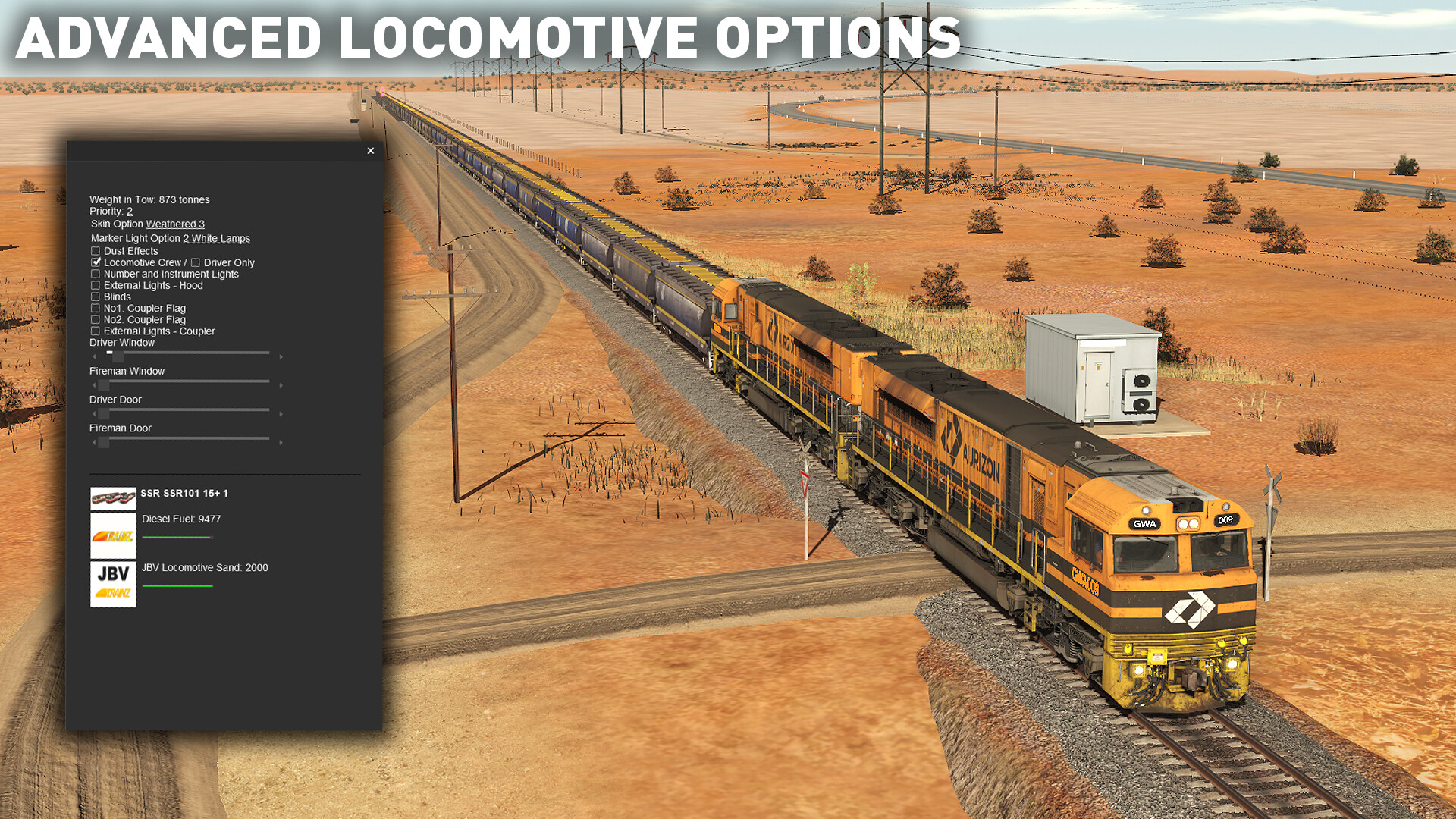Click the Trainz logo beside Diesel Fuel
Image resolution: width=1456 pixels, height=819 pixels.
coord(112,535)
